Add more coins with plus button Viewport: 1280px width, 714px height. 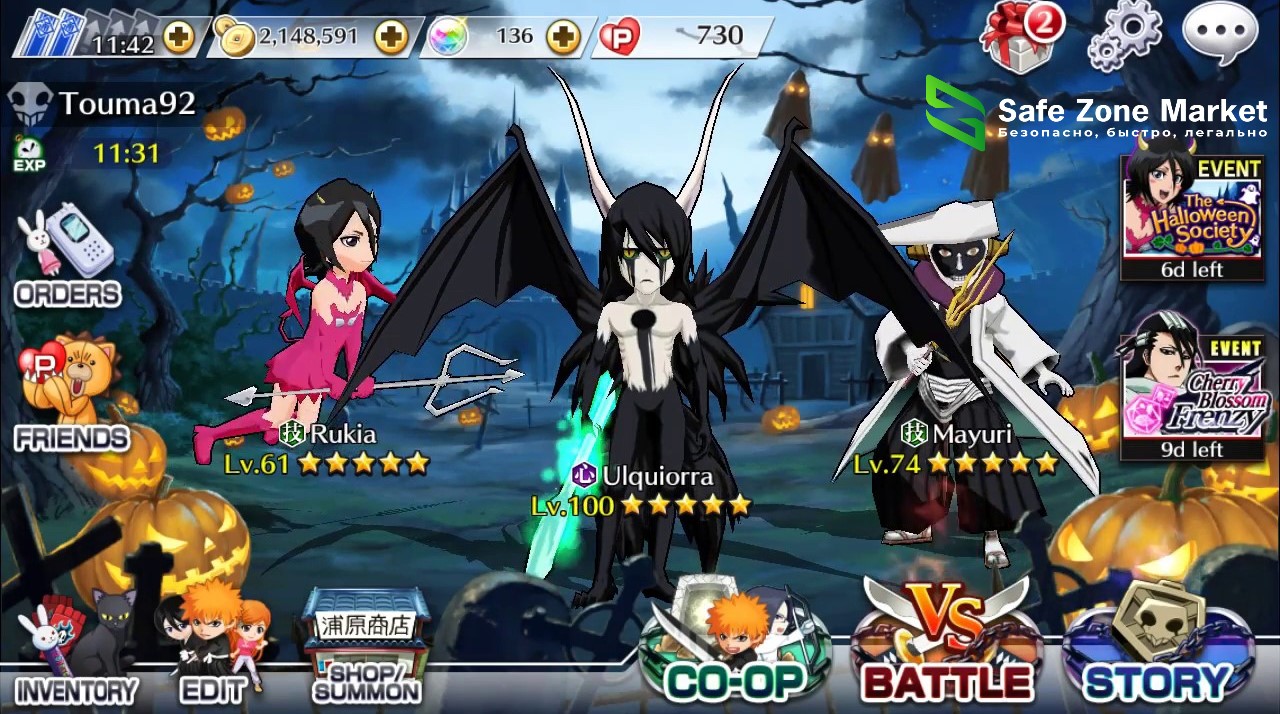click(391, 38)
